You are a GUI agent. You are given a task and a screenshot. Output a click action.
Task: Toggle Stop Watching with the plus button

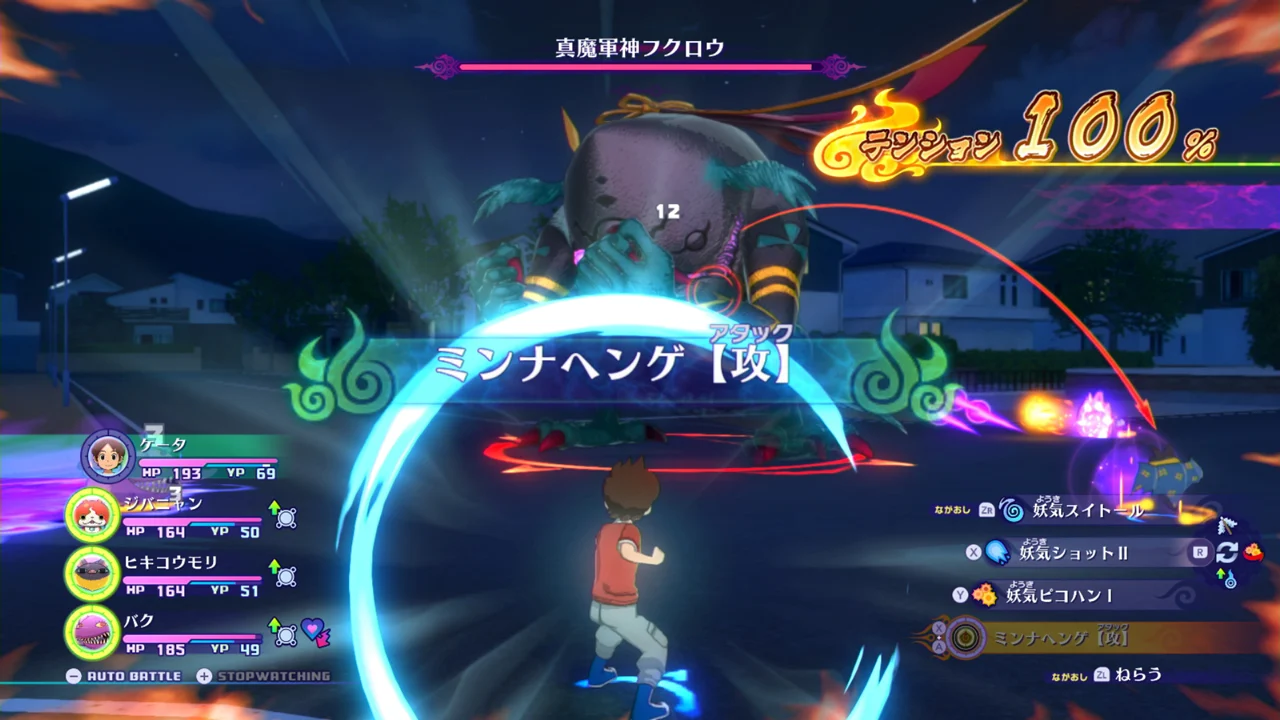[x=204, y=675]
